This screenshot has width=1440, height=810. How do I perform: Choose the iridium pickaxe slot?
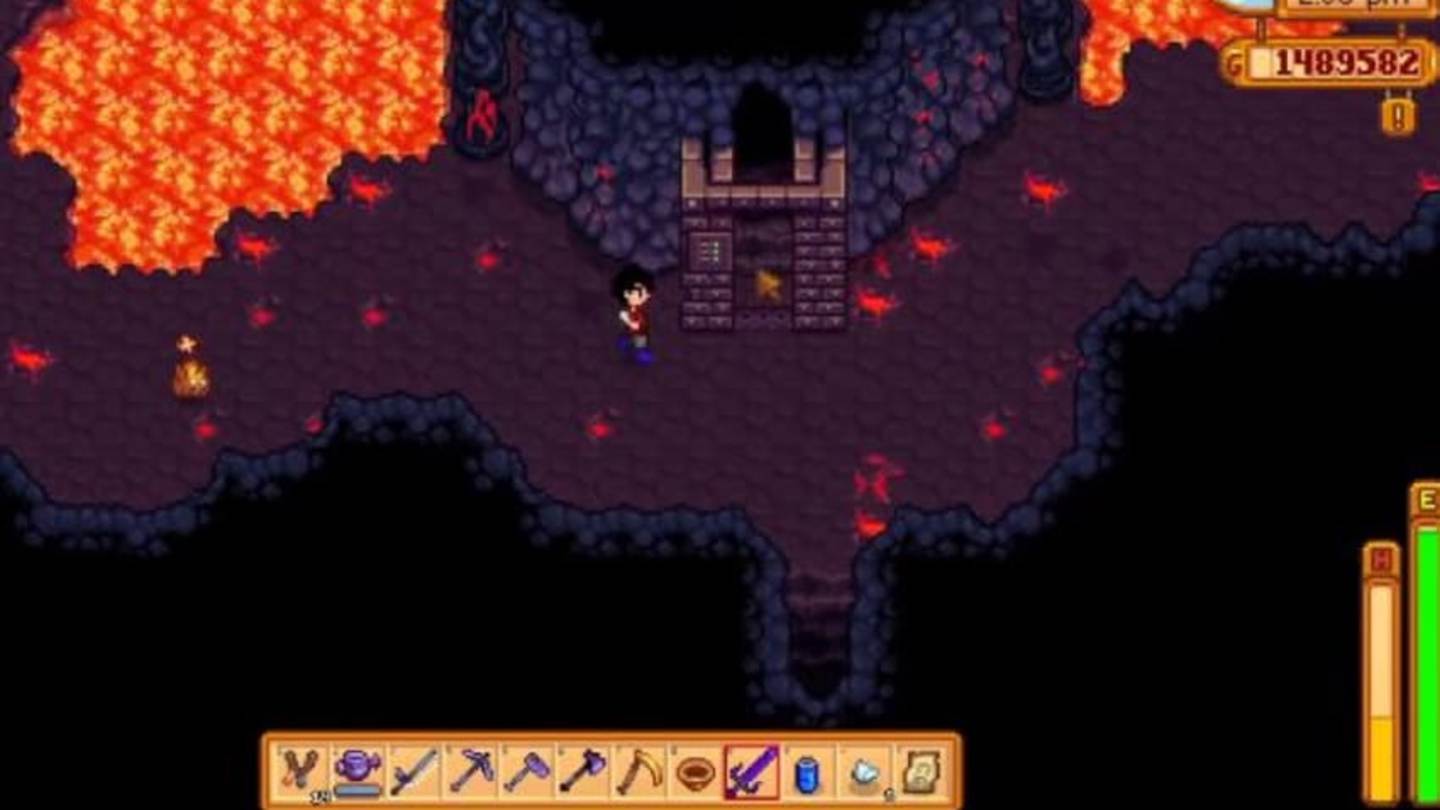pos(471,772)
